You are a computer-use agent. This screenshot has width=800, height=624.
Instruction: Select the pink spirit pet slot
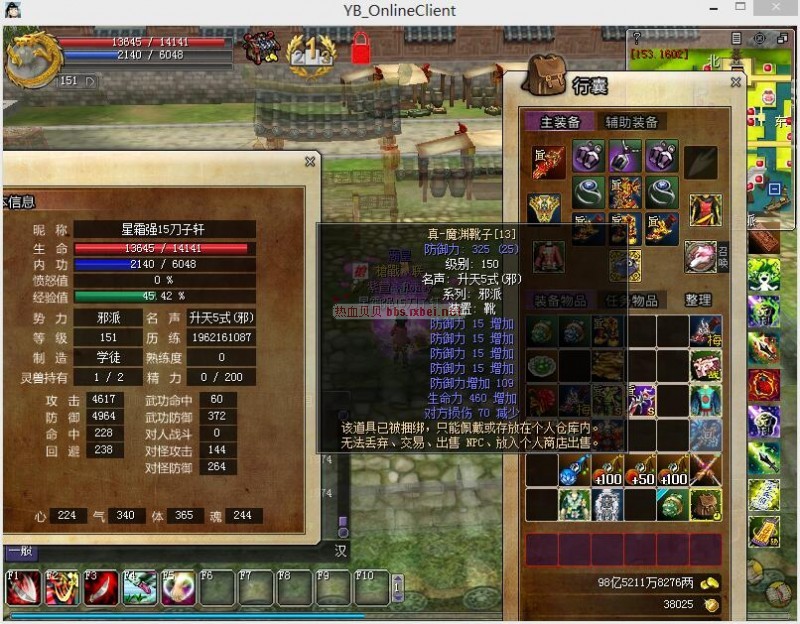tap(699, 258)
